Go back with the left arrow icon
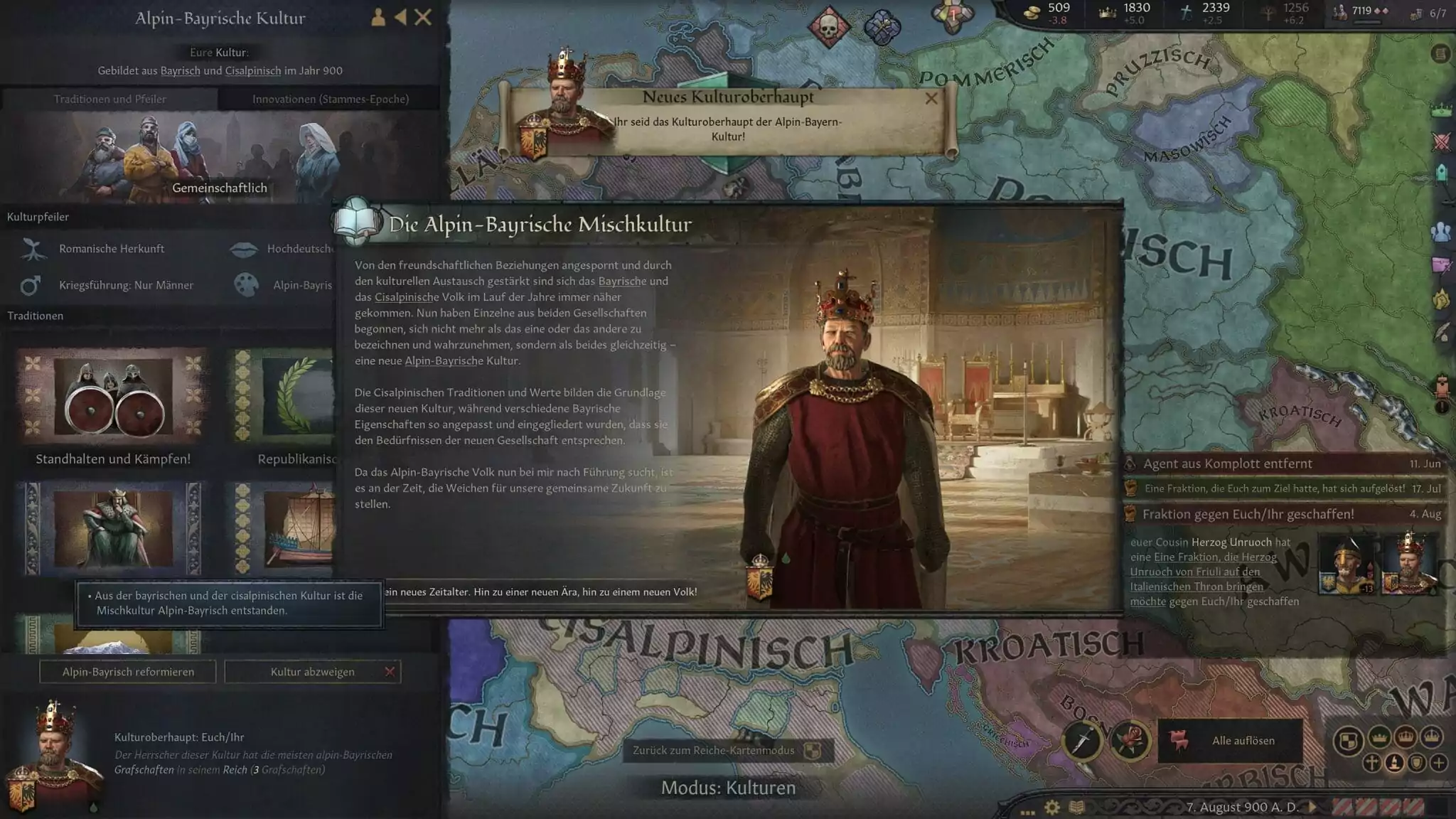The width and height of the screenshot is (1456, 819). tap(401, 17)
